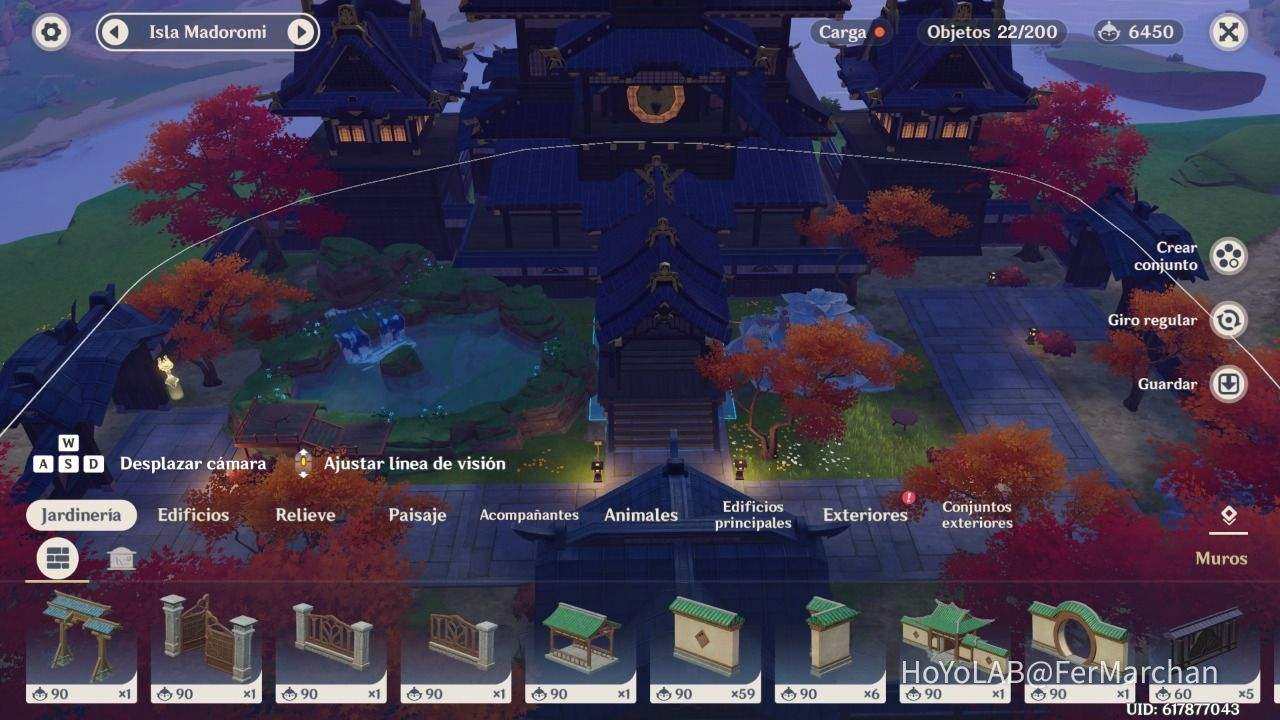
Task: Click the right arrow to change island
Action: (301, 31)
